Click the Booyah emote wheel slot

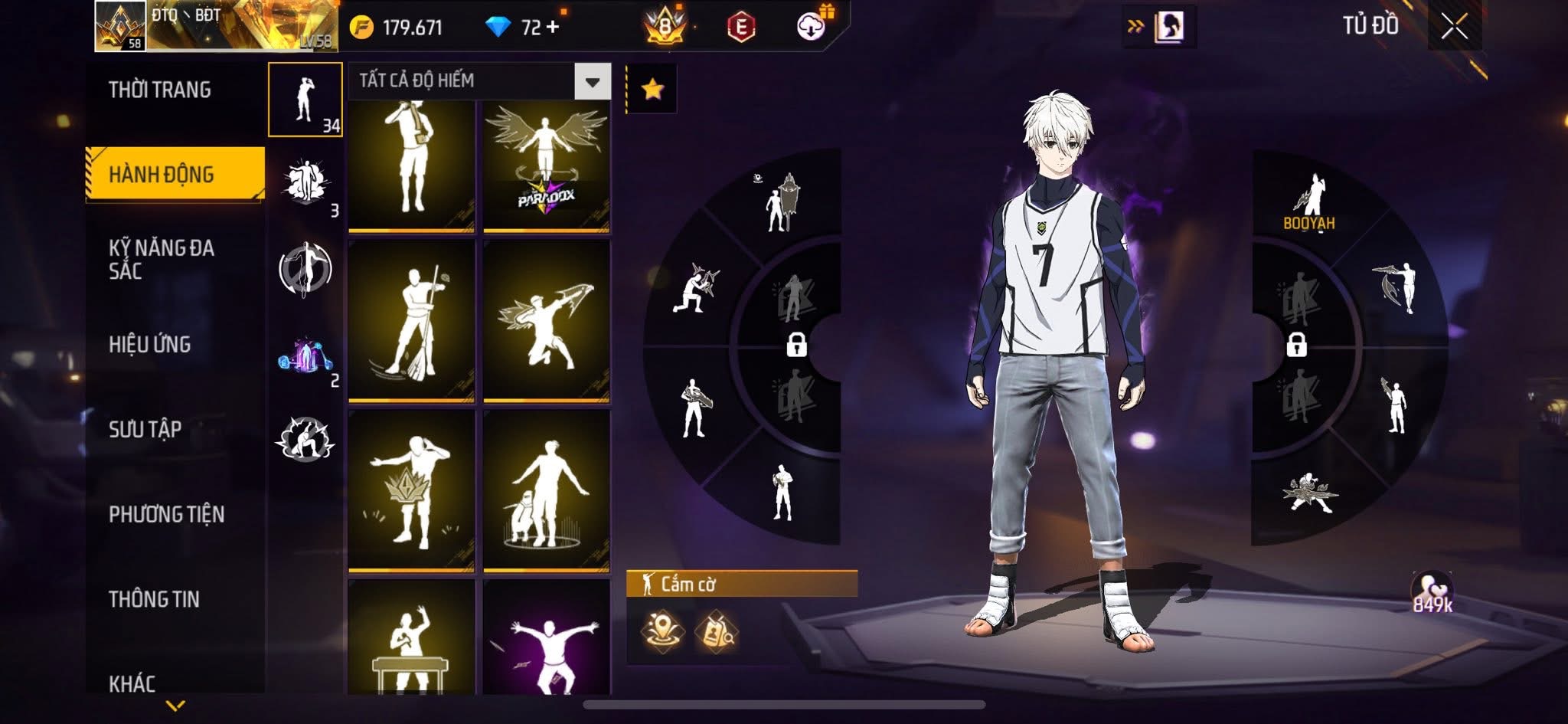point(1308,202)
